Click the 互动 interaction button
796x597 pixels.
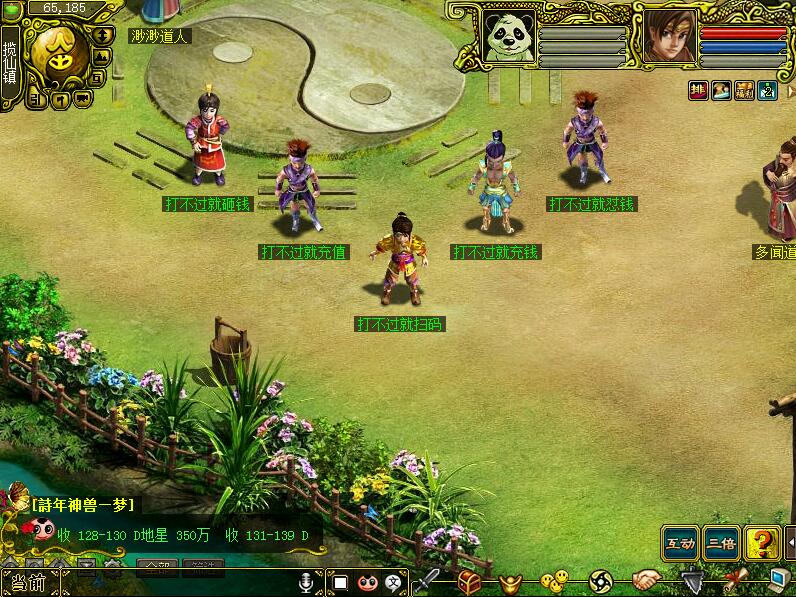click(x=680, y=543)
